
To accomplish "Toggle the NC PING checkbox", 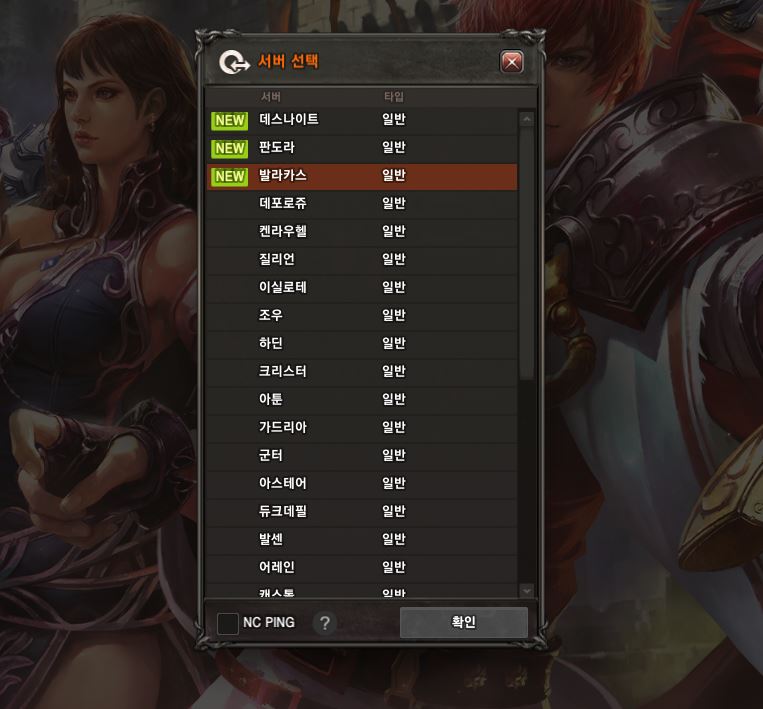I will (228, 623).
